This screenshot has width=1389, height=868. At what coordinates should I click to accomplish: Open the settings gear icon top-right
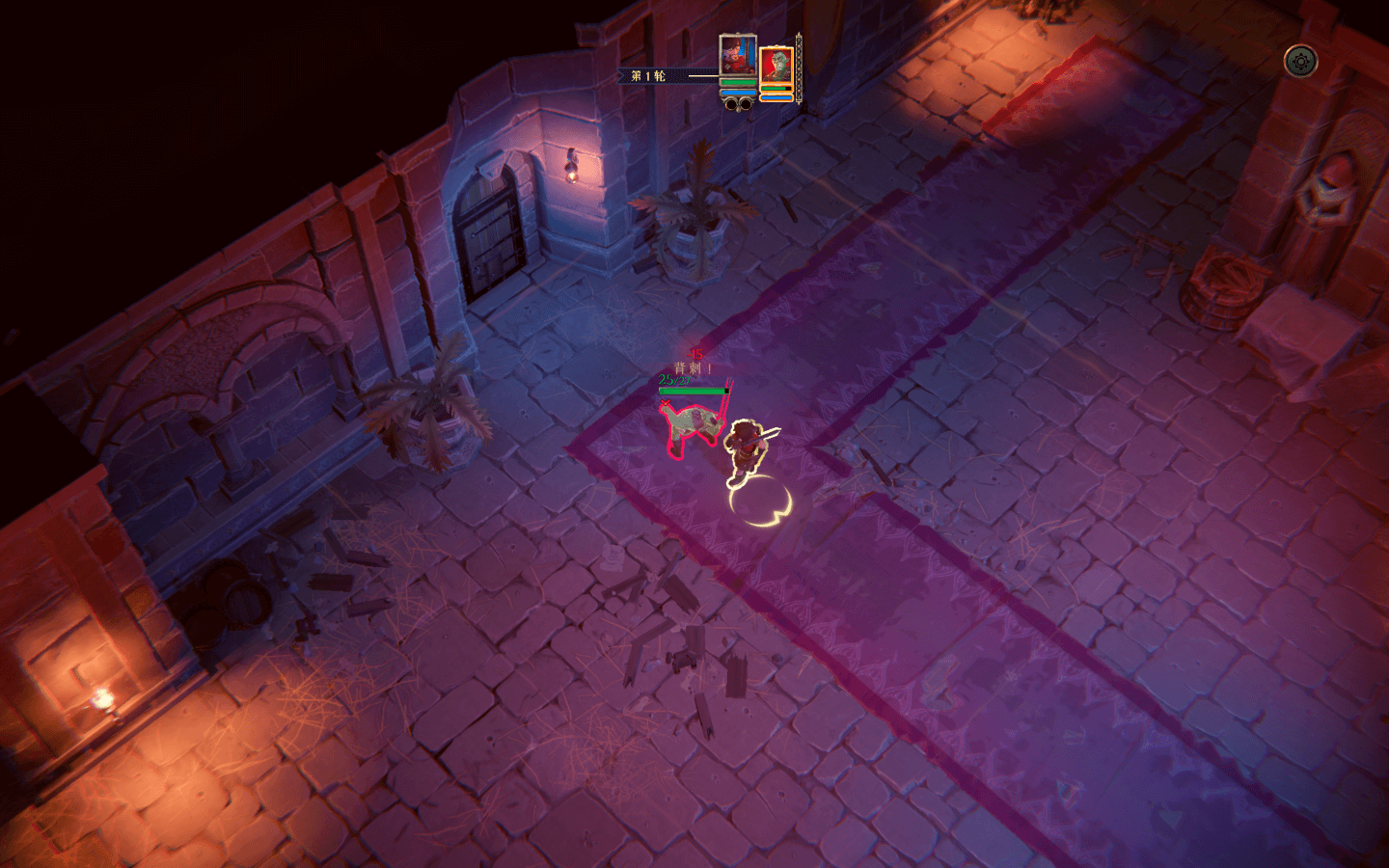(1302, 62)
